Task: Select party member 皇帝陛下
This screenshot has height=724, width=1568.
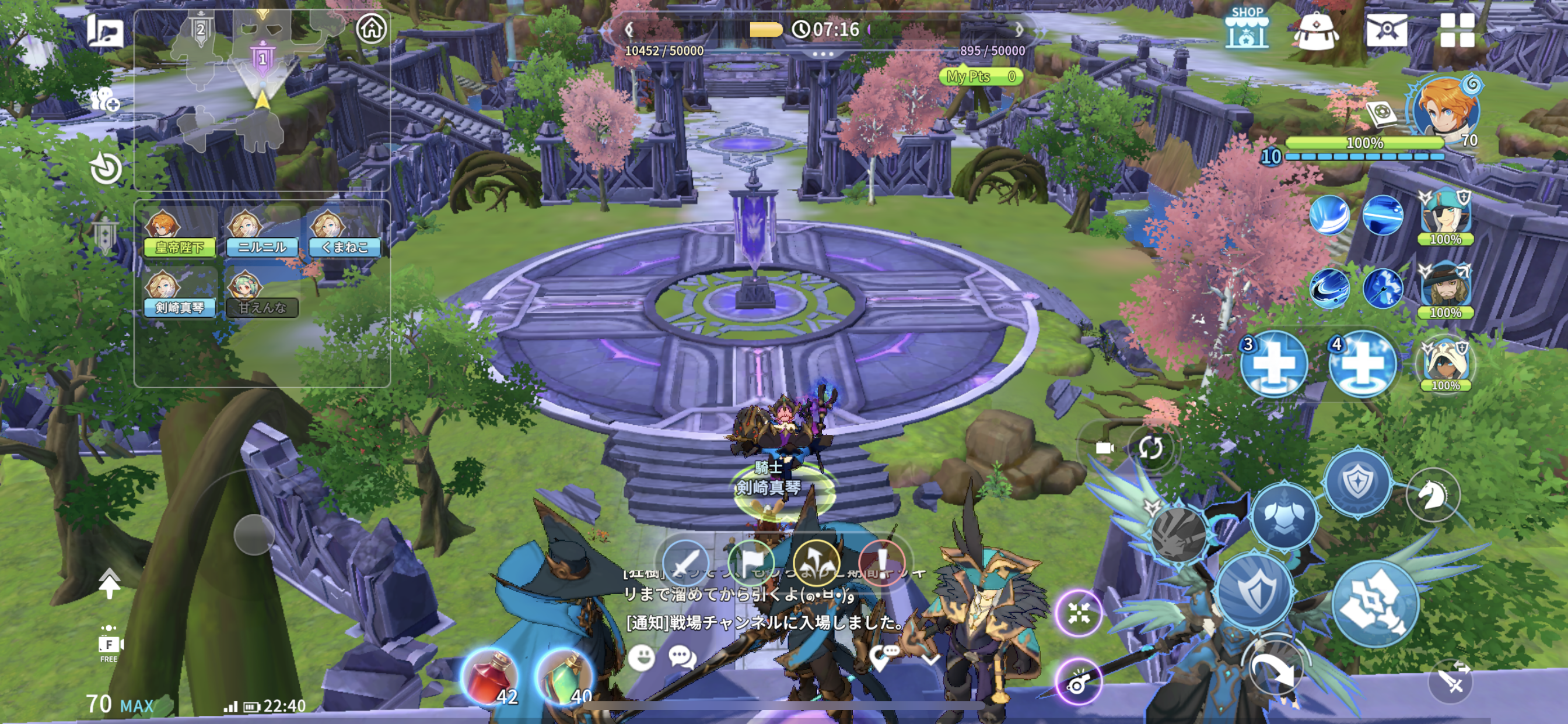Action: pyautogui.click(x=179, y=234)
